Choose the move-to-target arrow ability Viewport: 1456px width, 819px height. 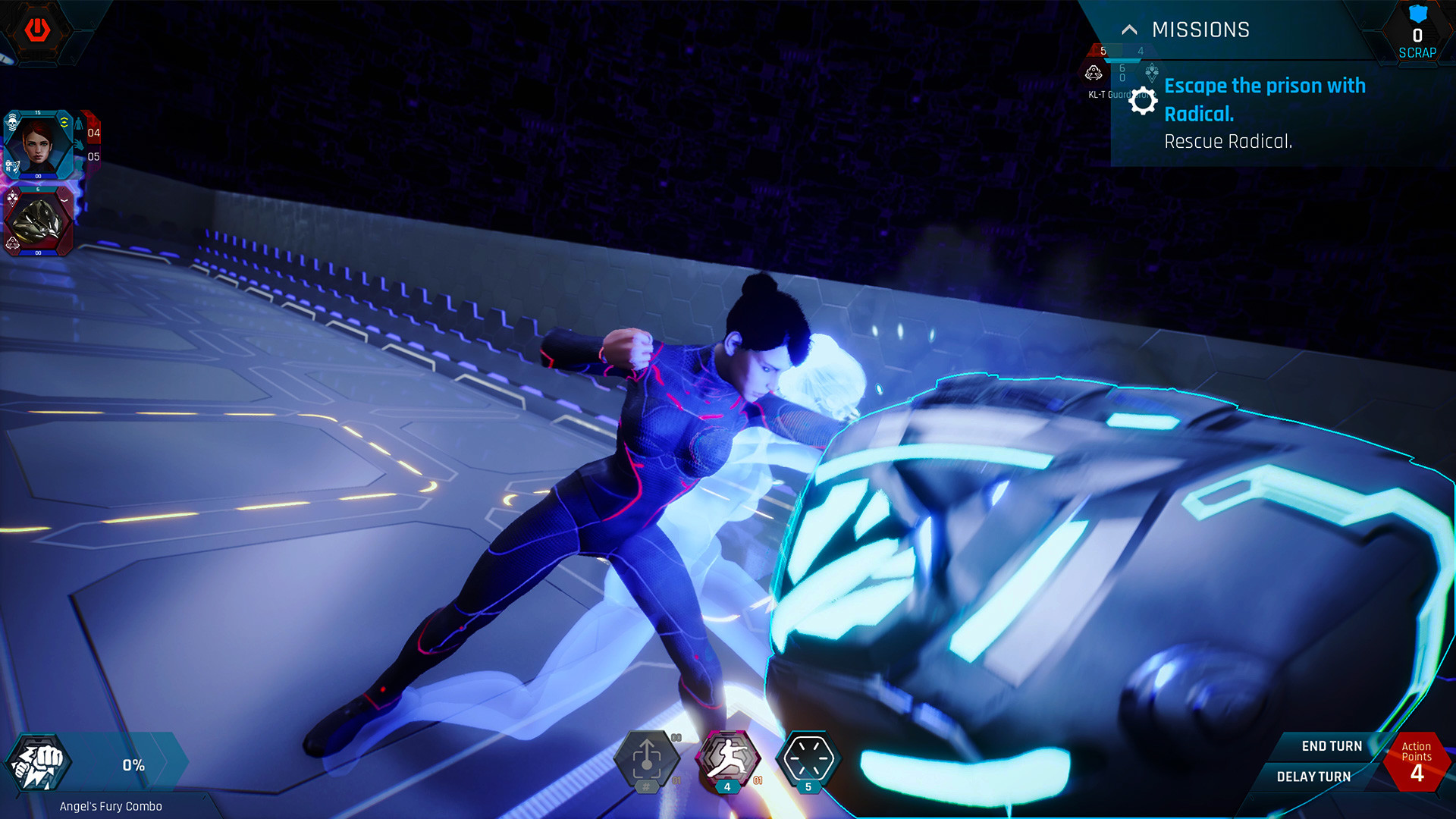tap(646, 759)
